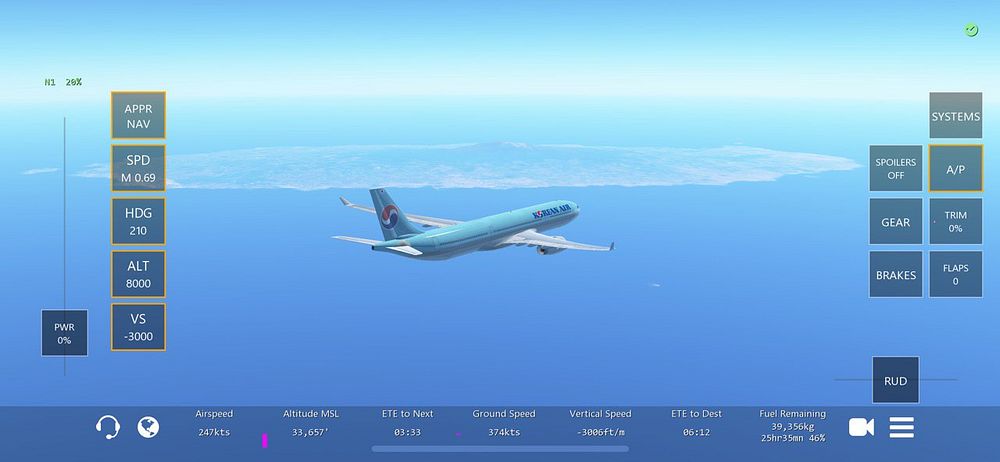Toggle the ALT 8000 altitude hold
Viewport: 1000px width, 462px height.
138,274
